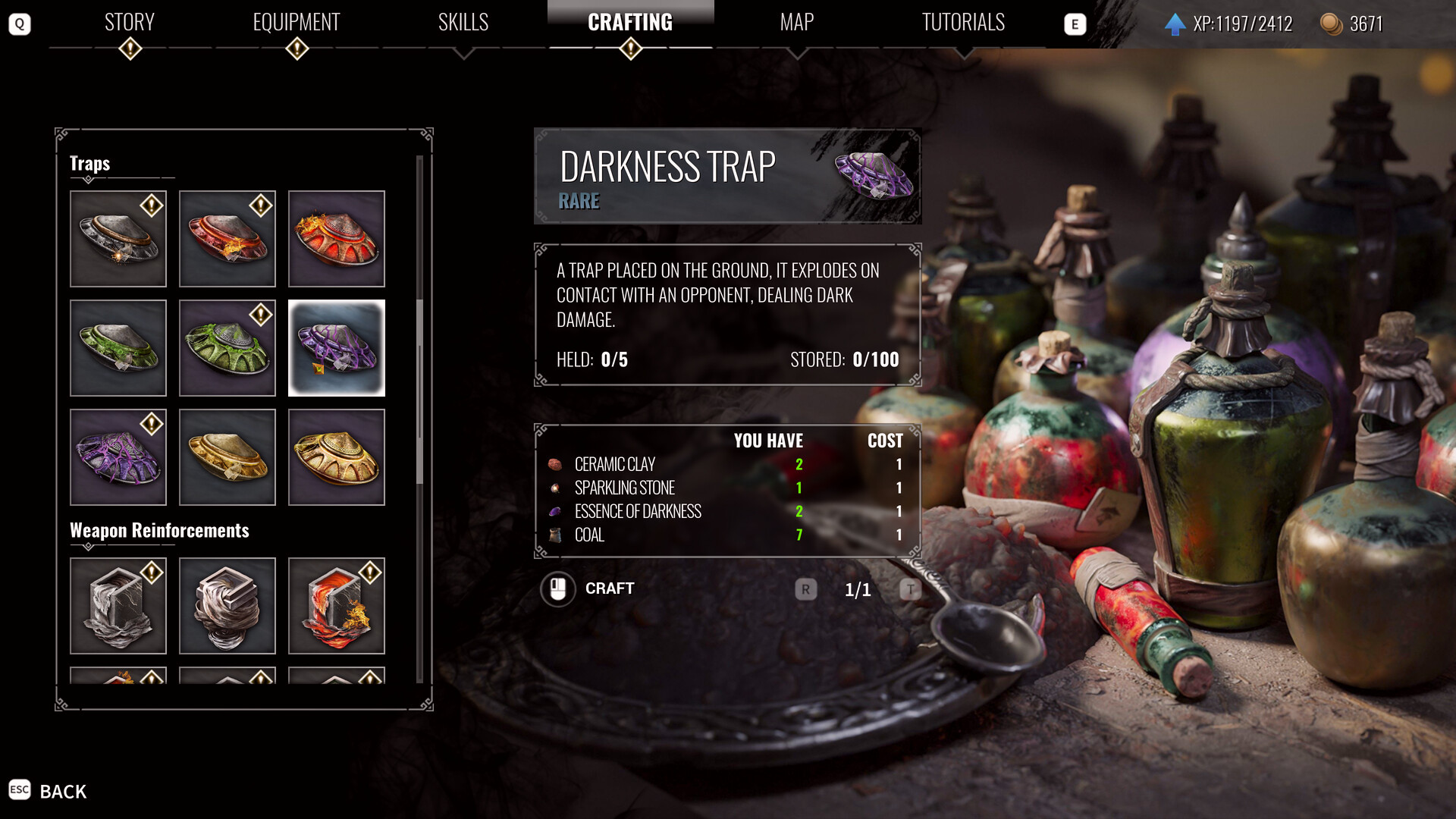1456x819 pixels.
Task: Craft the Darkness Trap
Action: (588, 589)
